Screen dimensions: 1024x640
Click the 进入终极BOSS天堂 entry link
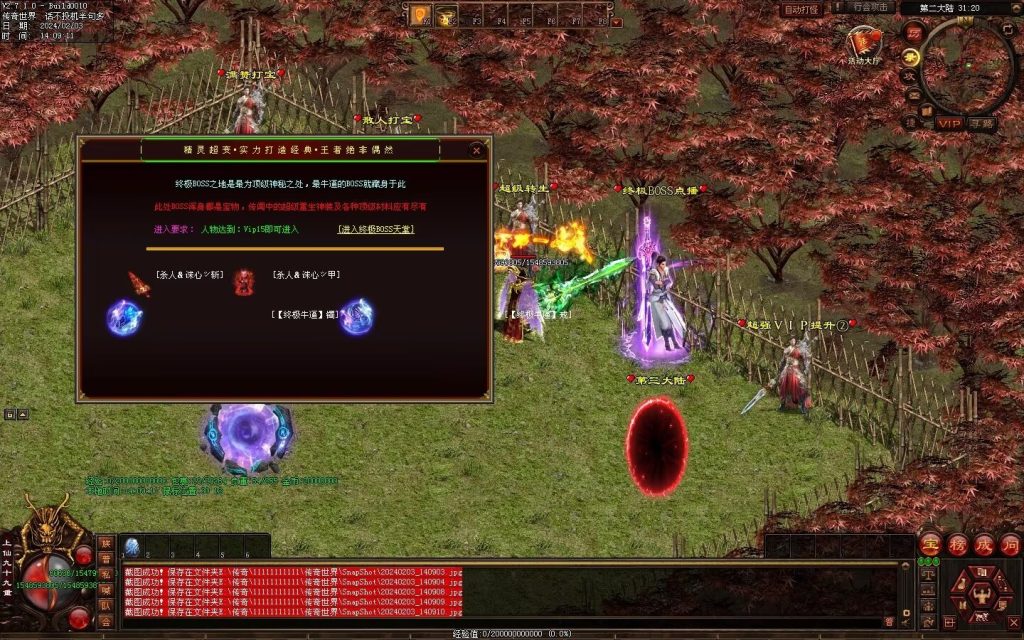point(376,229)
